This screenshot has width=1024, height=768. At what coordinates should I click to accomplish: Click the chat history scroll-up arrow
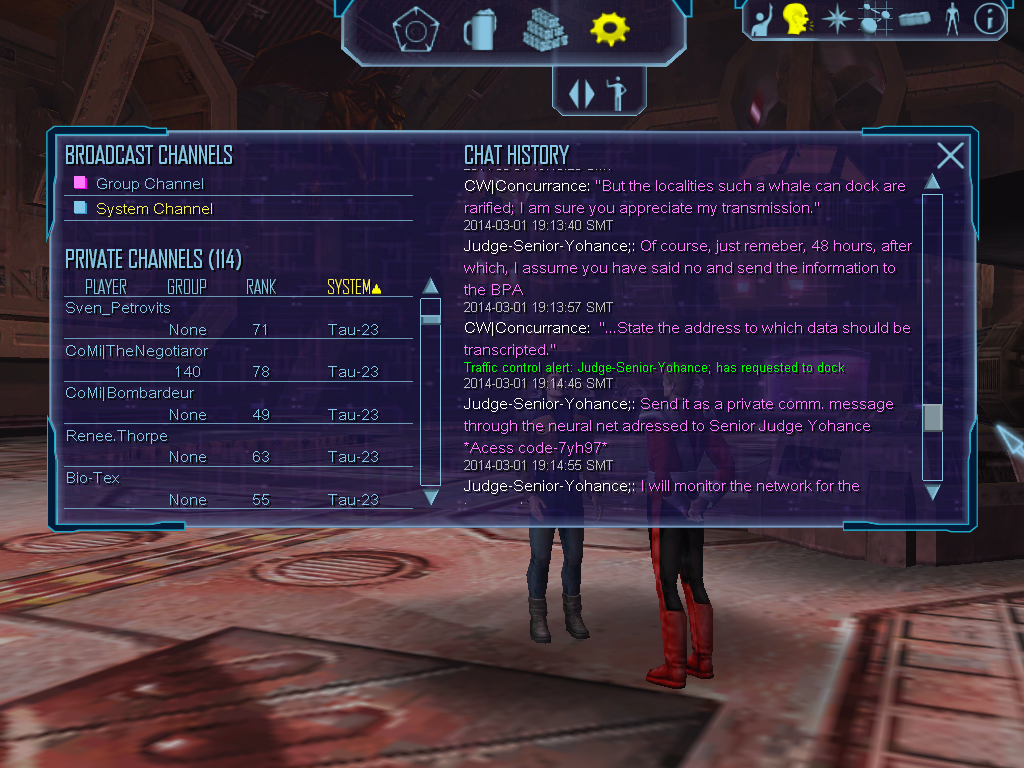932,182
